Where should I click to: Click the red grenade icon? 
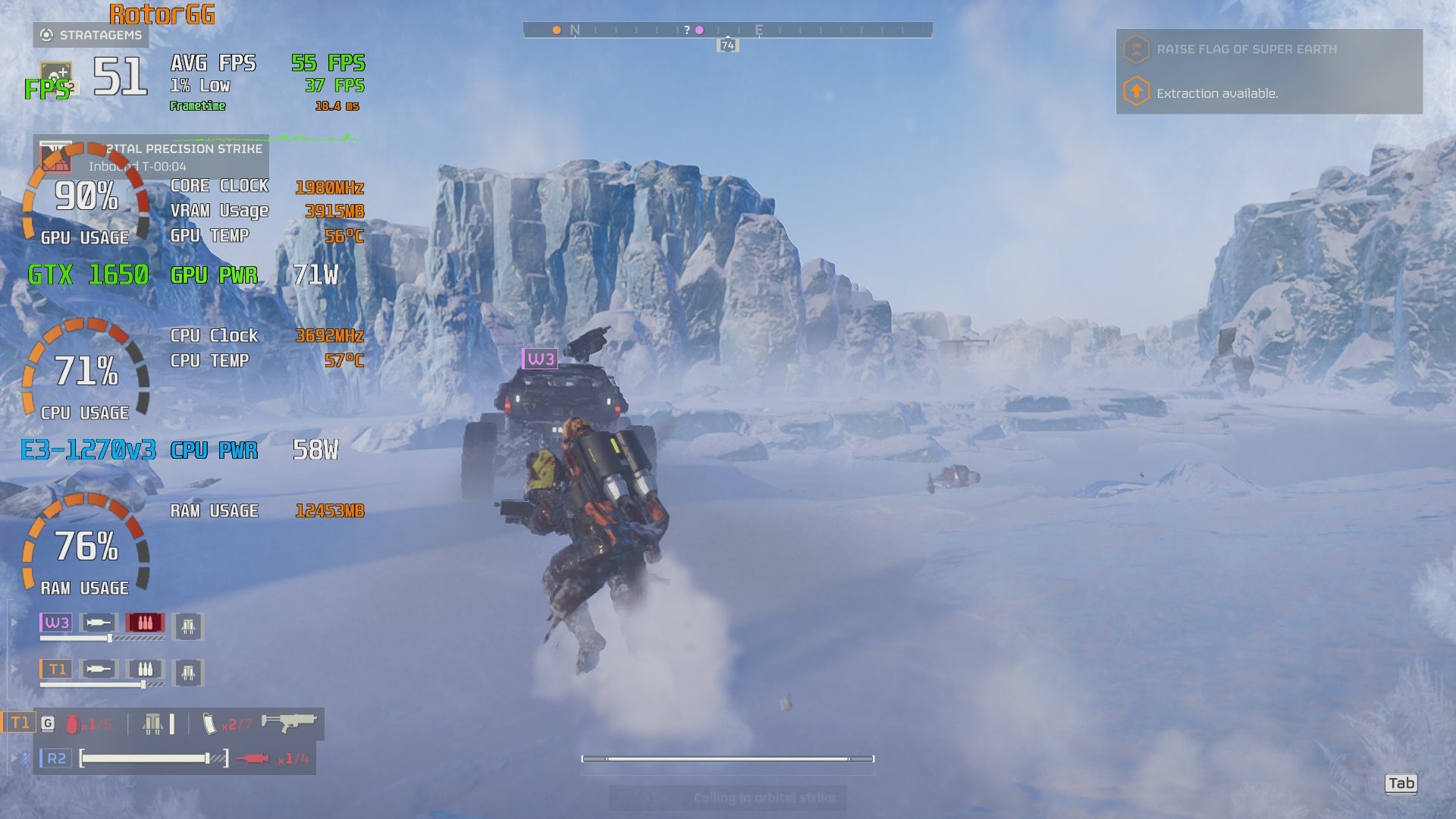point(73,724)
